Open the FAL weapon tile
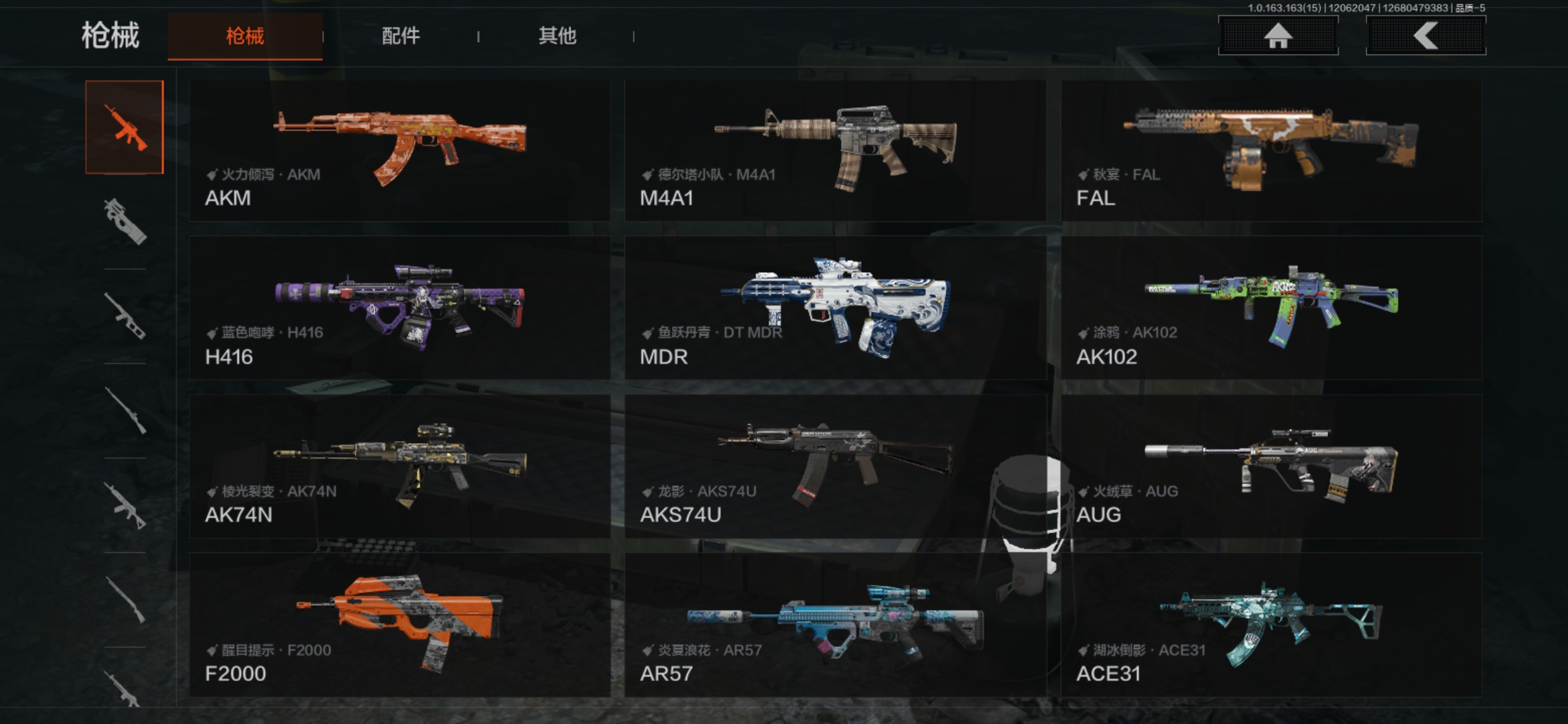 point(1271,151)
